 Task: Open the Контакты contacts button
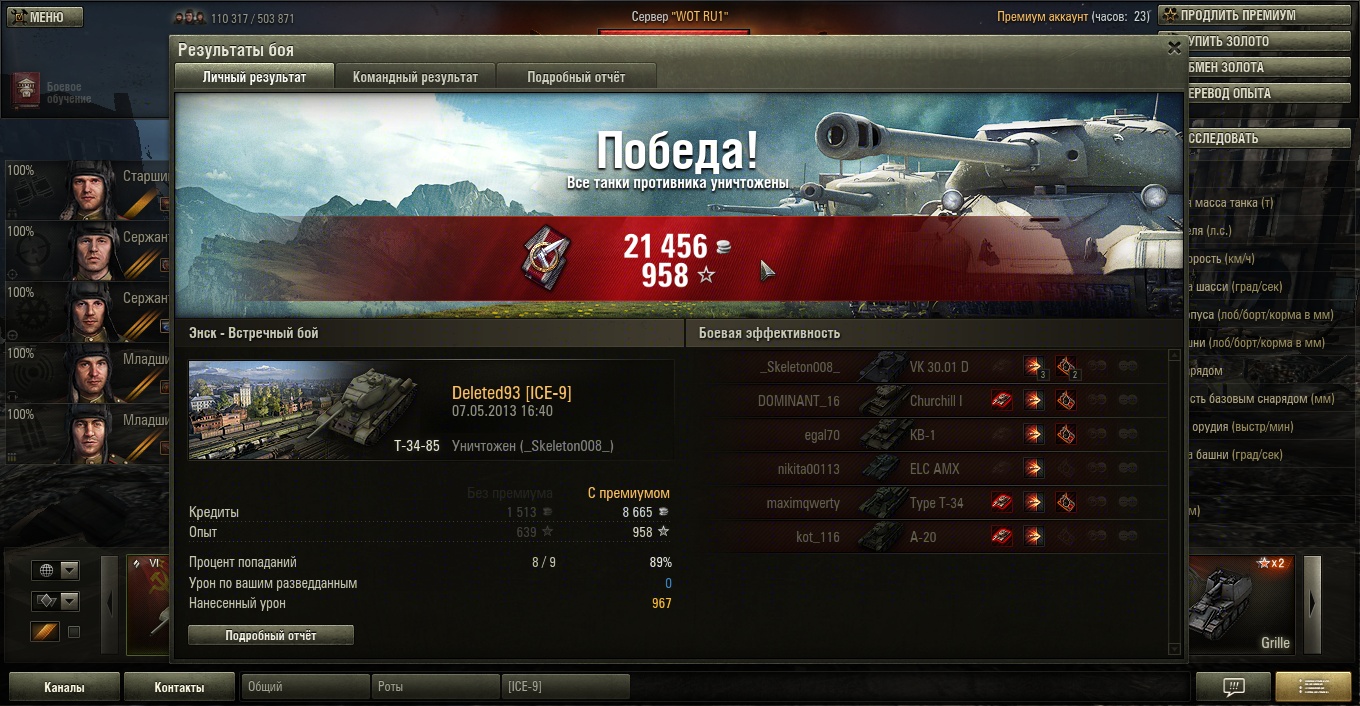coord(179,687)
